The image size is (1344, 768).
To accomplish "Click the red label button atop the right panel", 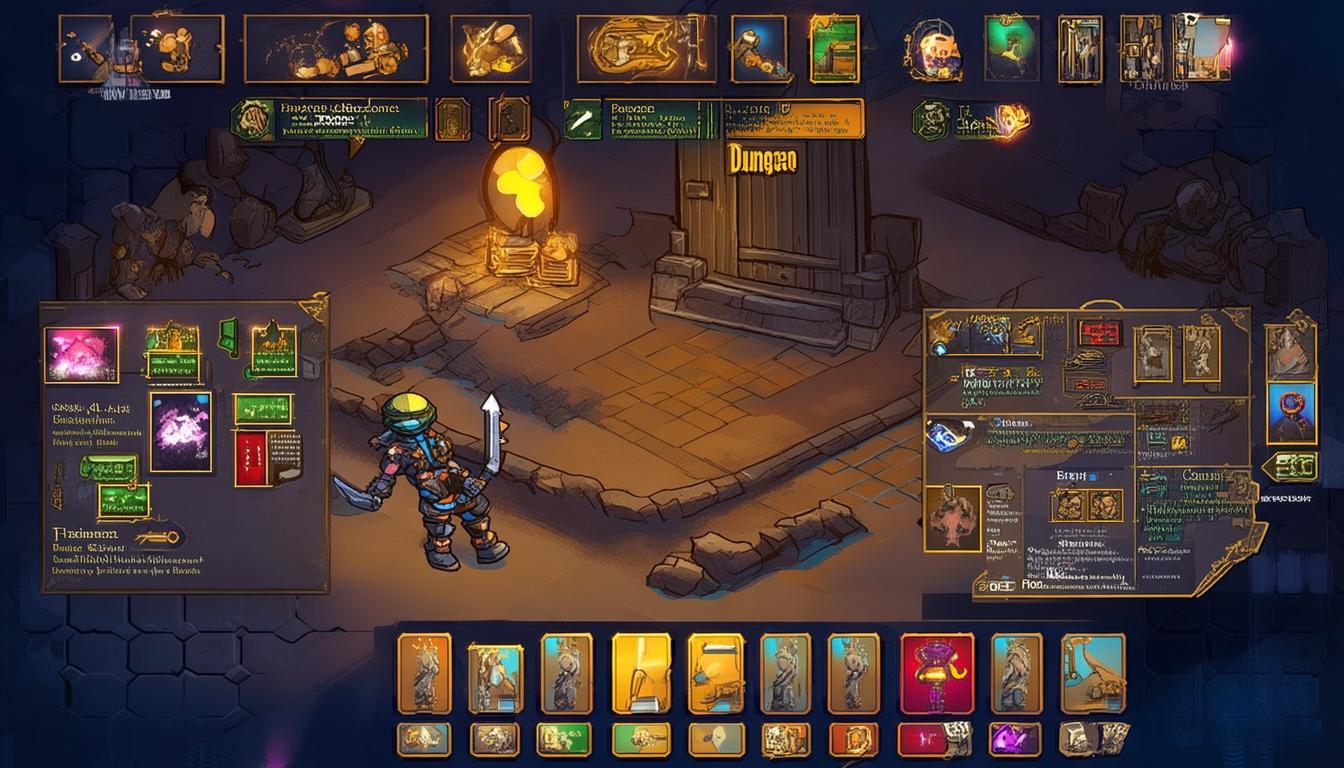I will [1098, 333].
